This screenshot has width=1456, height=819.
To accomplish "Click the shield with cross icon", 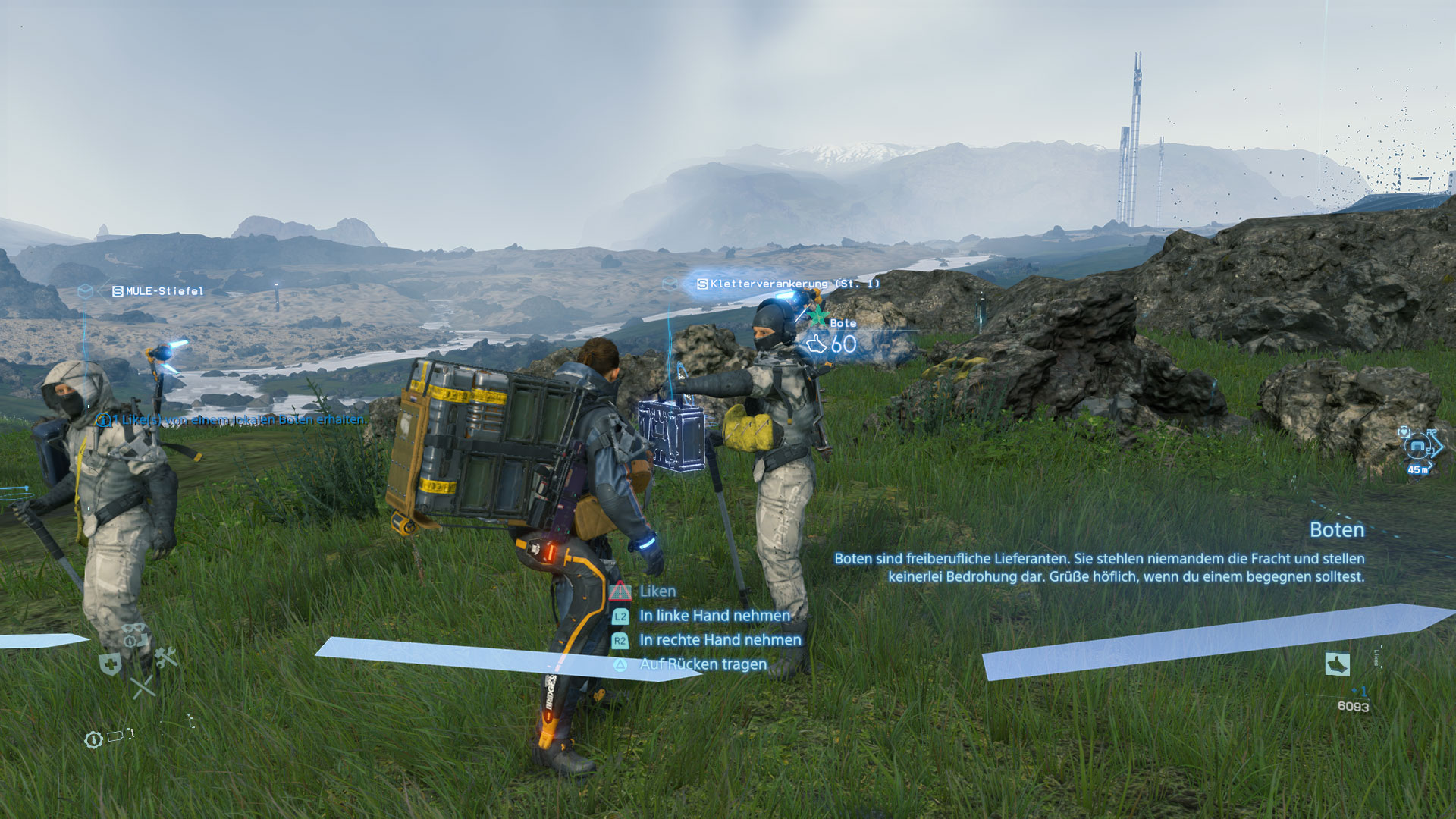I will (111, 665).
